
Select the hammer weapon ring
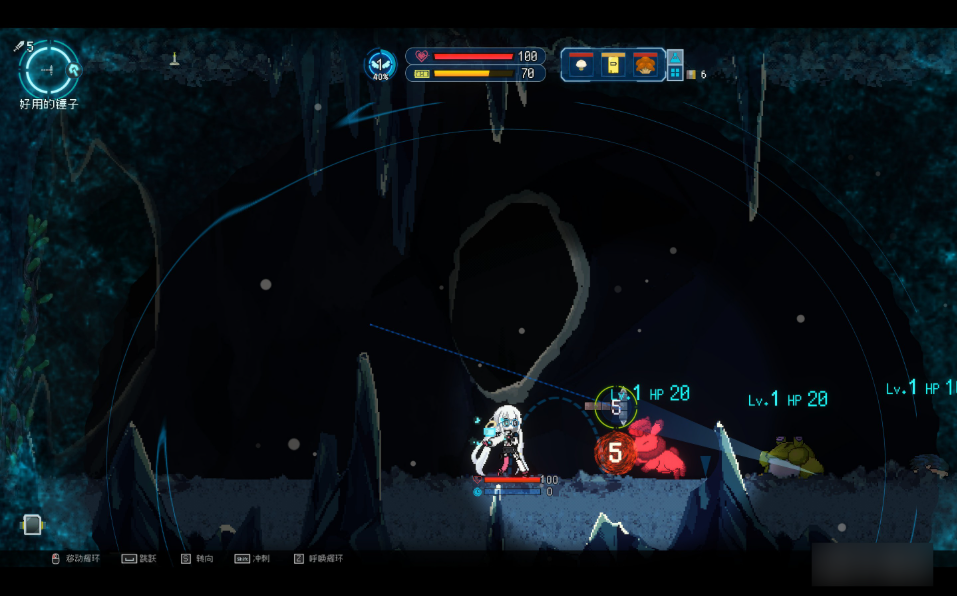(x=46, y=68)
